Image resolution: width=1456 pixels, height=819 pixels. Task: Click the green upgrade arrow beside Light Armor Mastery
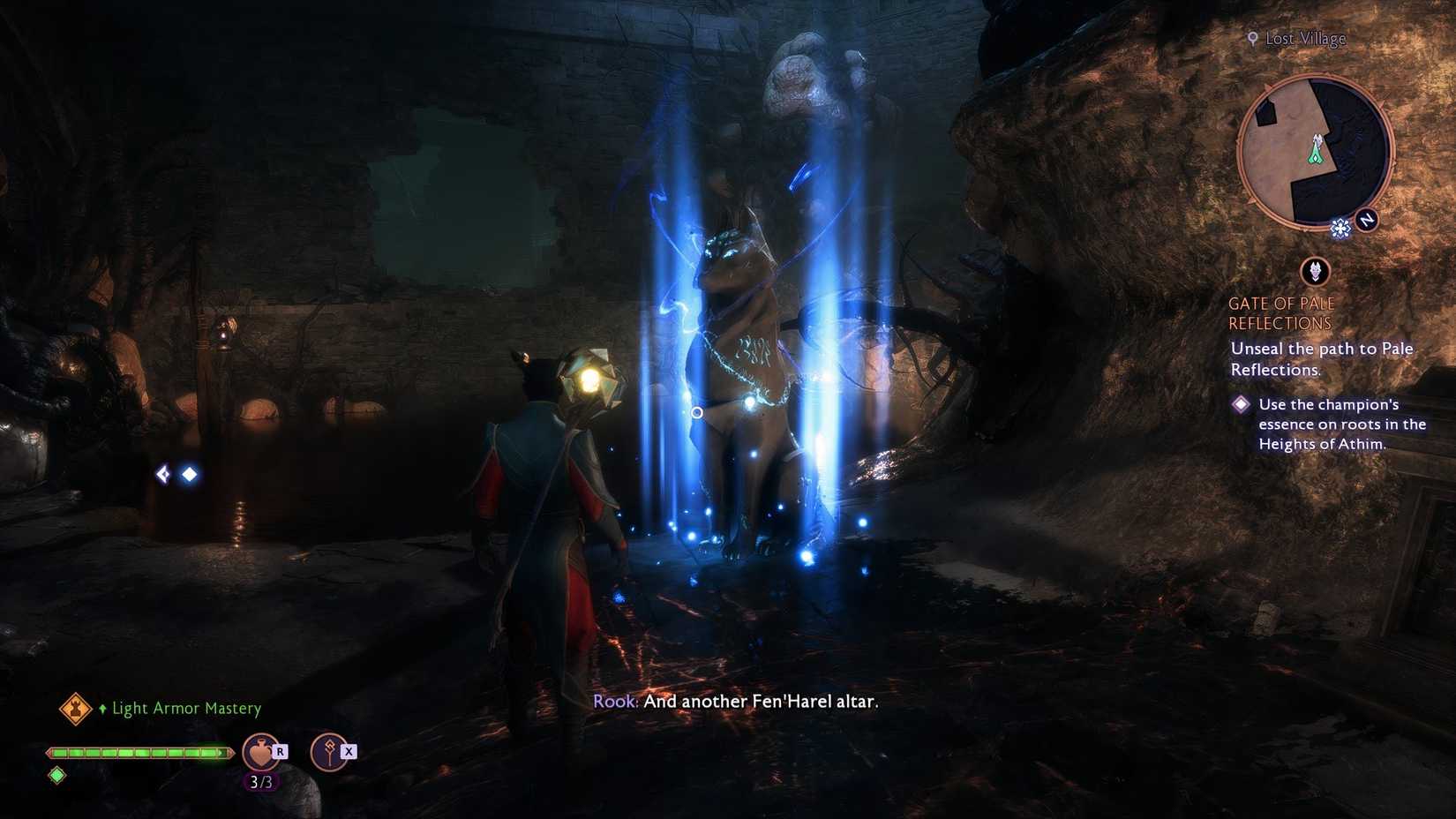(x=103, y=708)
